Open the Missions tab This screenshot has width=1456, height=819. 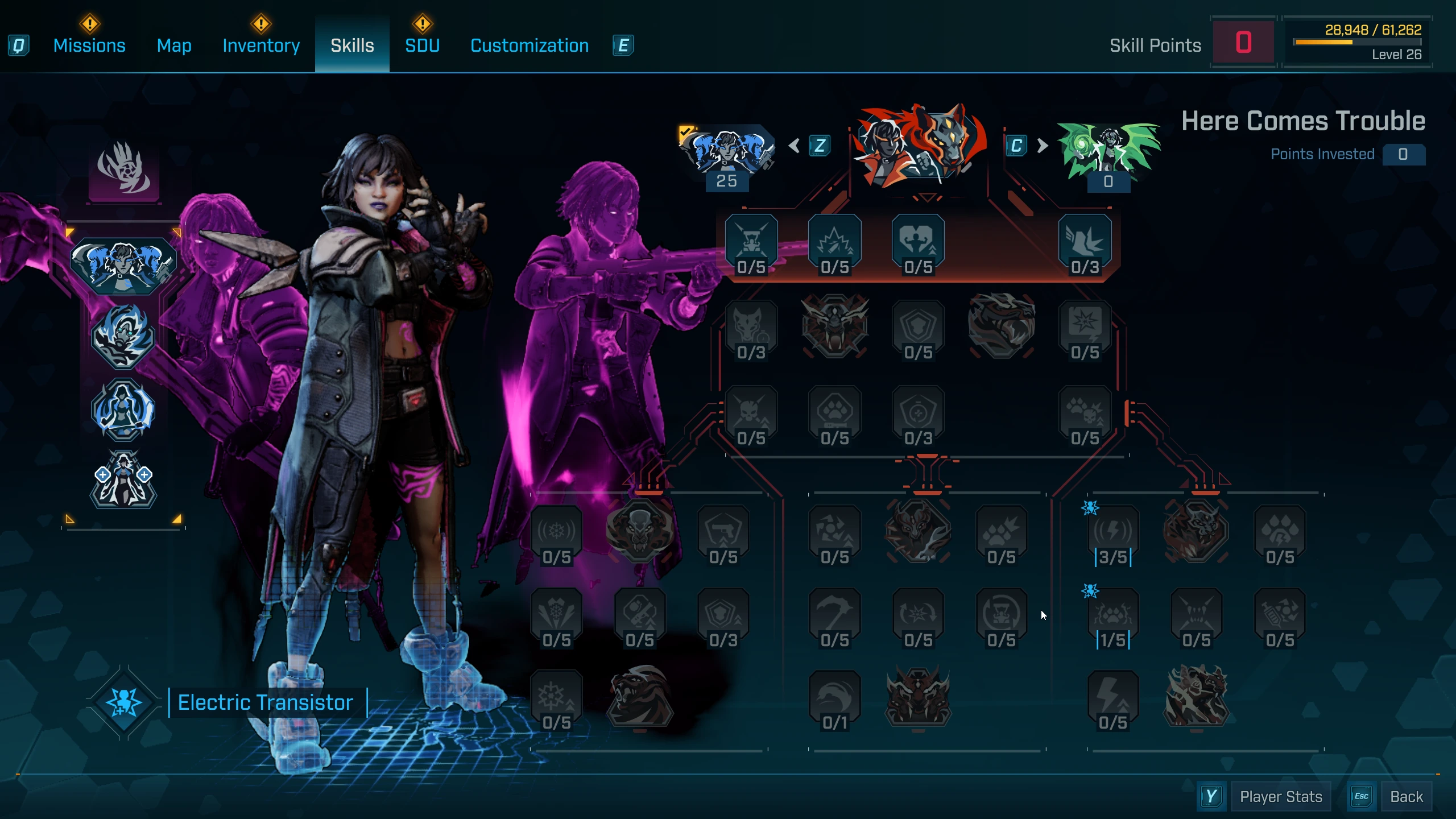(x=89, y=45)
